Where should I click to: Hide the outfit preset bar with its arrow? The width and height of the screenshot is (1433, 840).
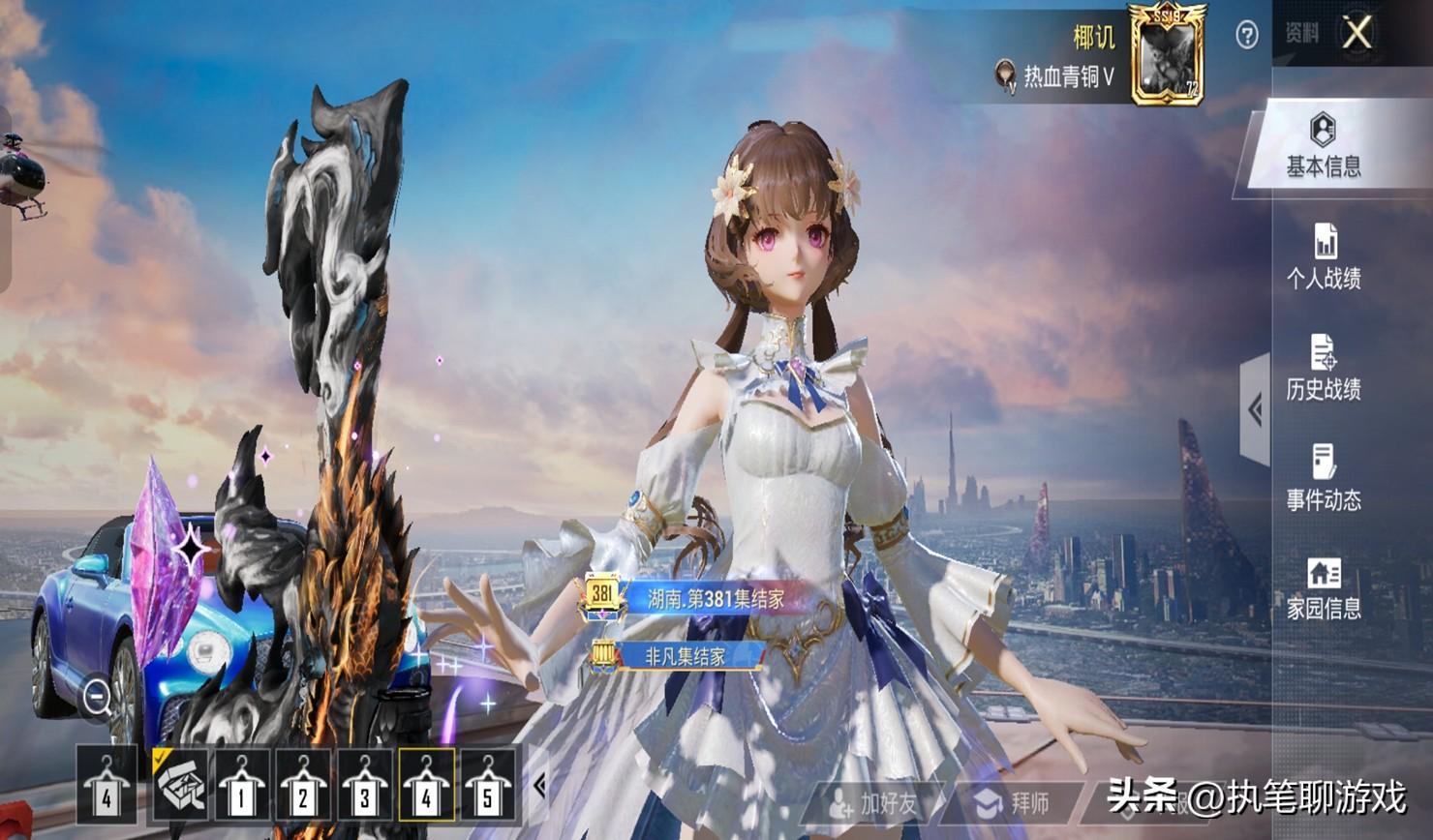pos(539,786)
